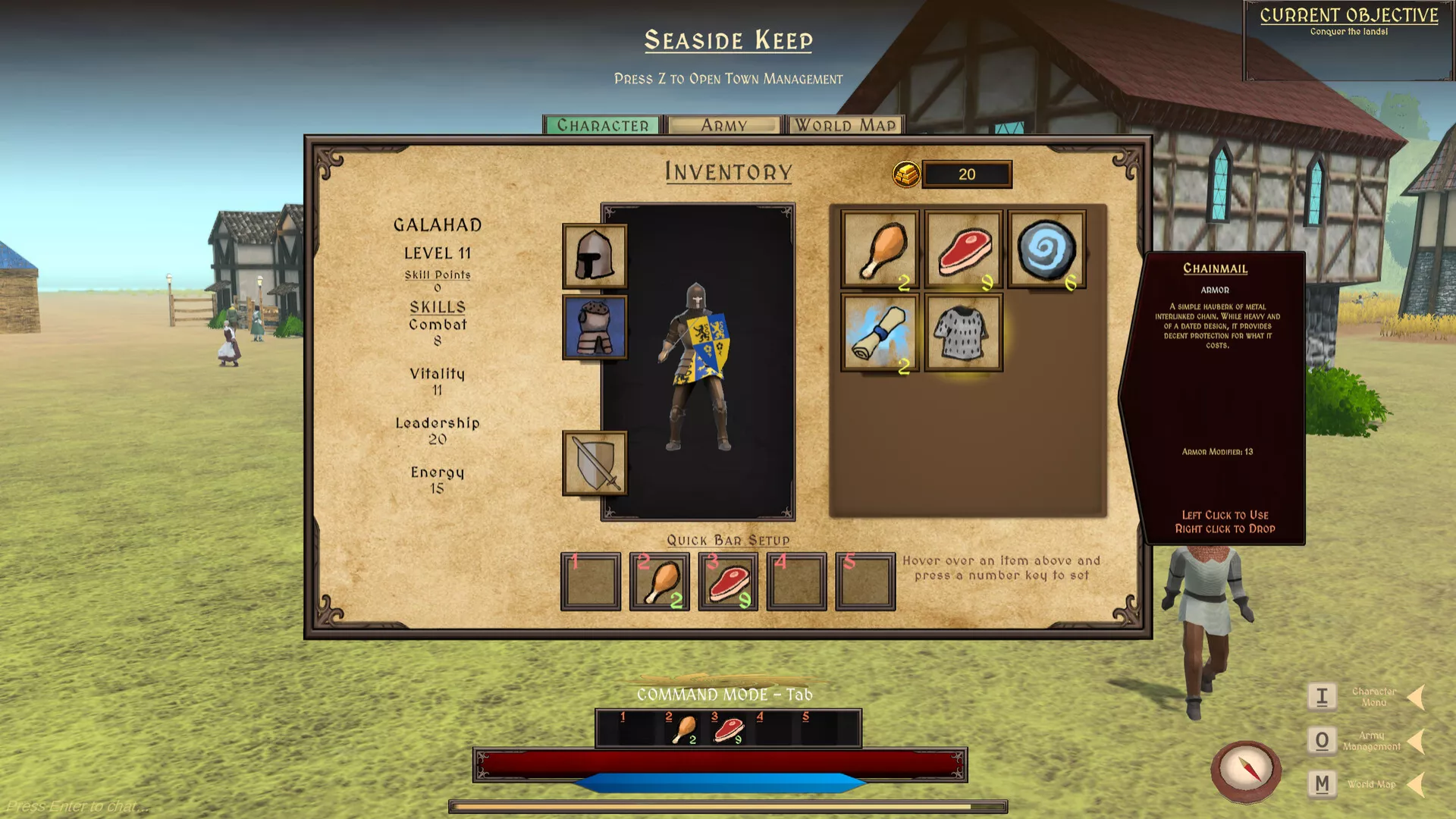Equip the Chainmail armor item
1456x819 pixels.
click(963, 332)
